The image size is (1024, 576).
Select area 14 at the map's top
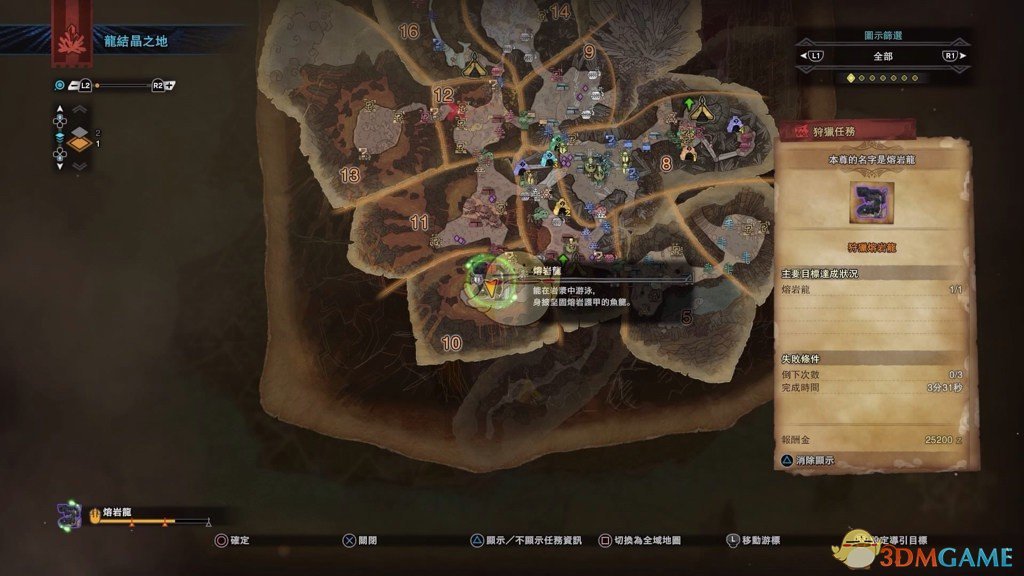click(x=560, y=12)
